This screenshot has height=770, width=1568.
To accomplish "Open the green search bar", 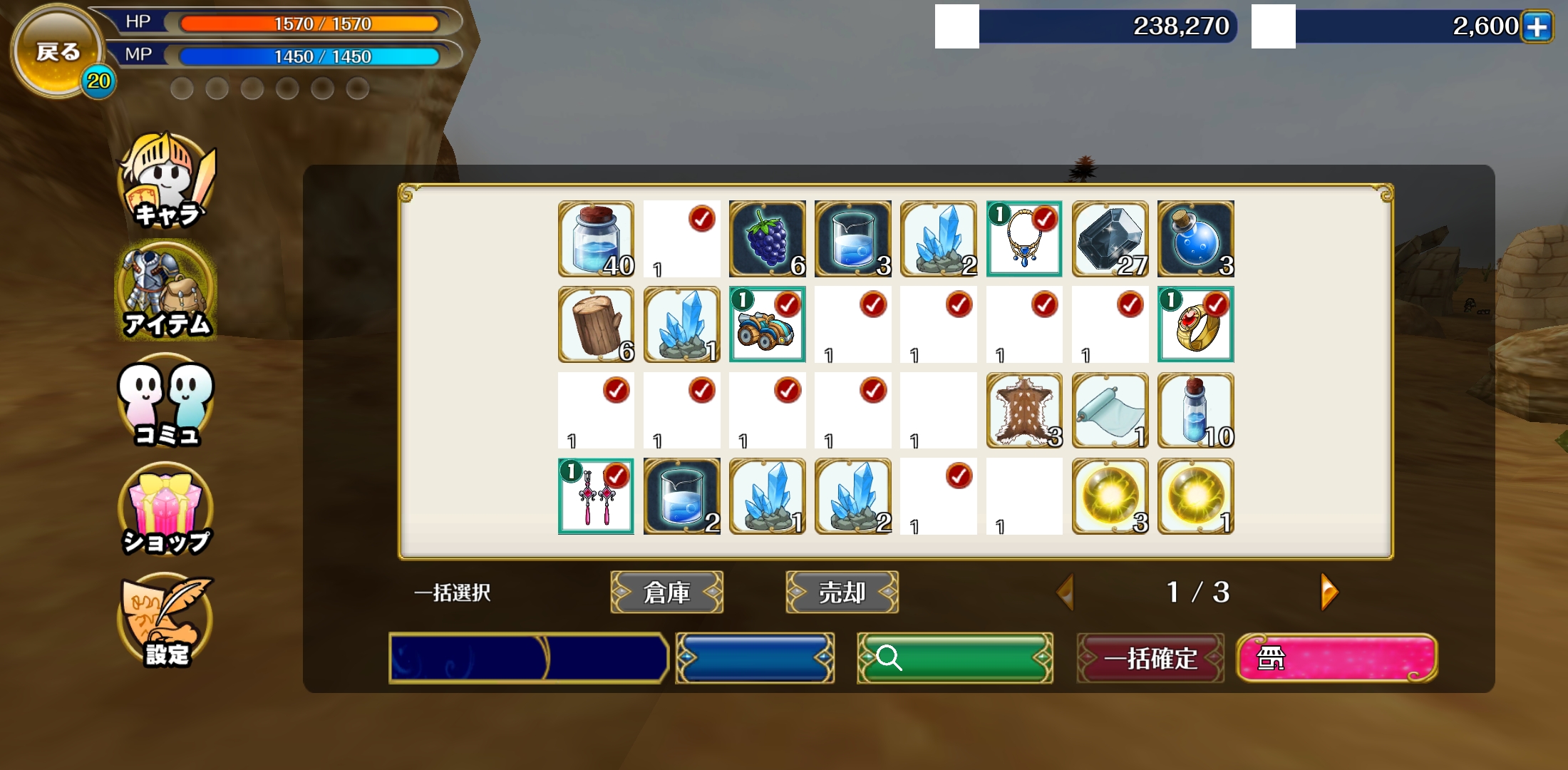I will [x=954, y=657].
